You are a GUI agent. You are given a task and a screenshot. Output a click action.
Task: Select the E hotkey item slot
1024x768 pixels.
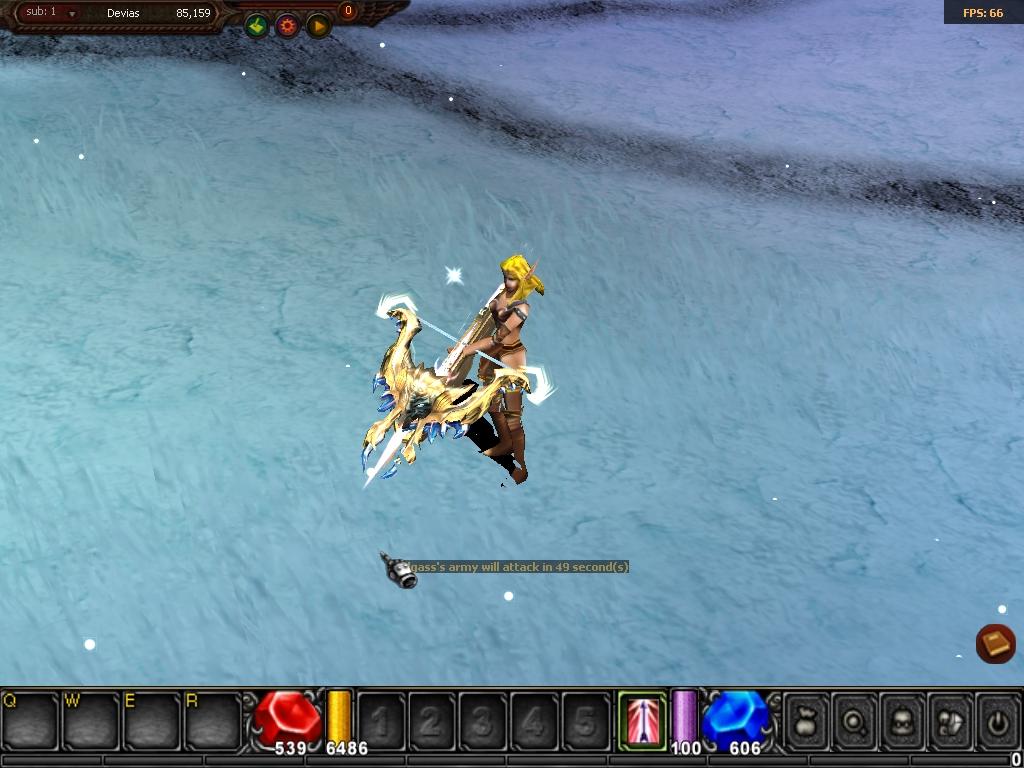coord(152,719)
